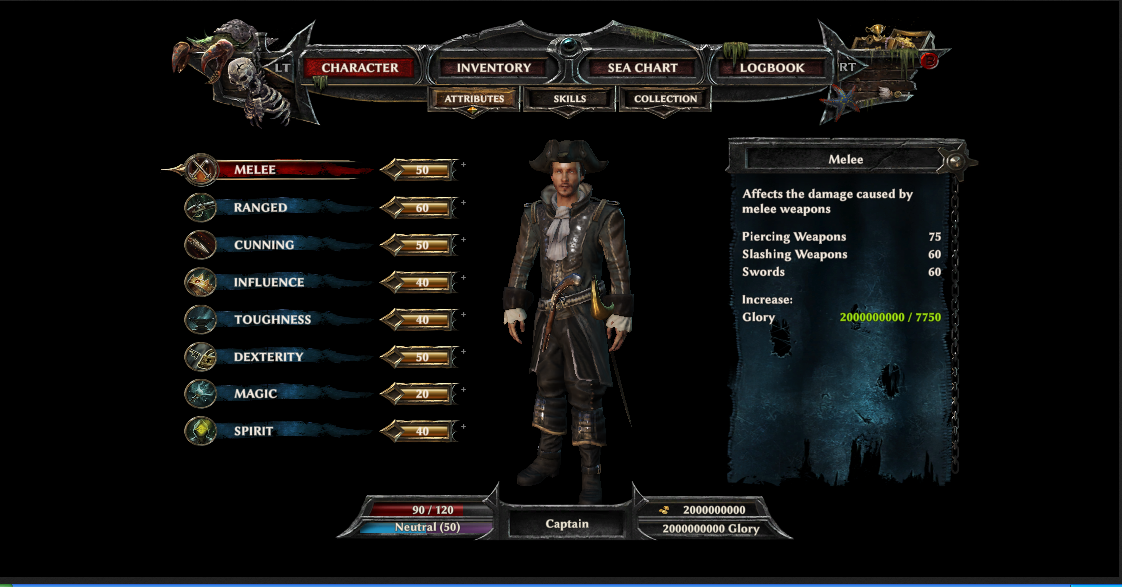The image size is (1122, 587).
Task: Select the Attributes sub-tab
Action: [474, 99]
